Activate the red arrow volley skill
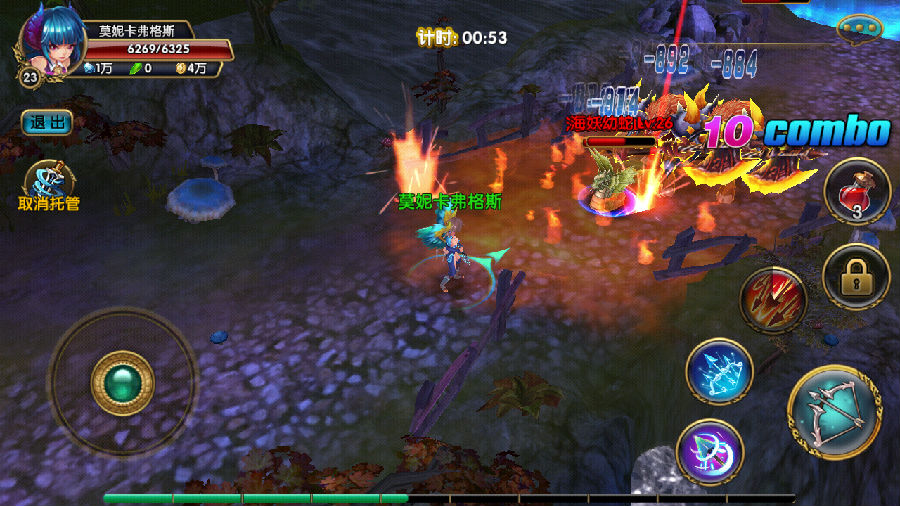Image resolution: width=900 pixels, height=506 pixels. pos(773,299)
